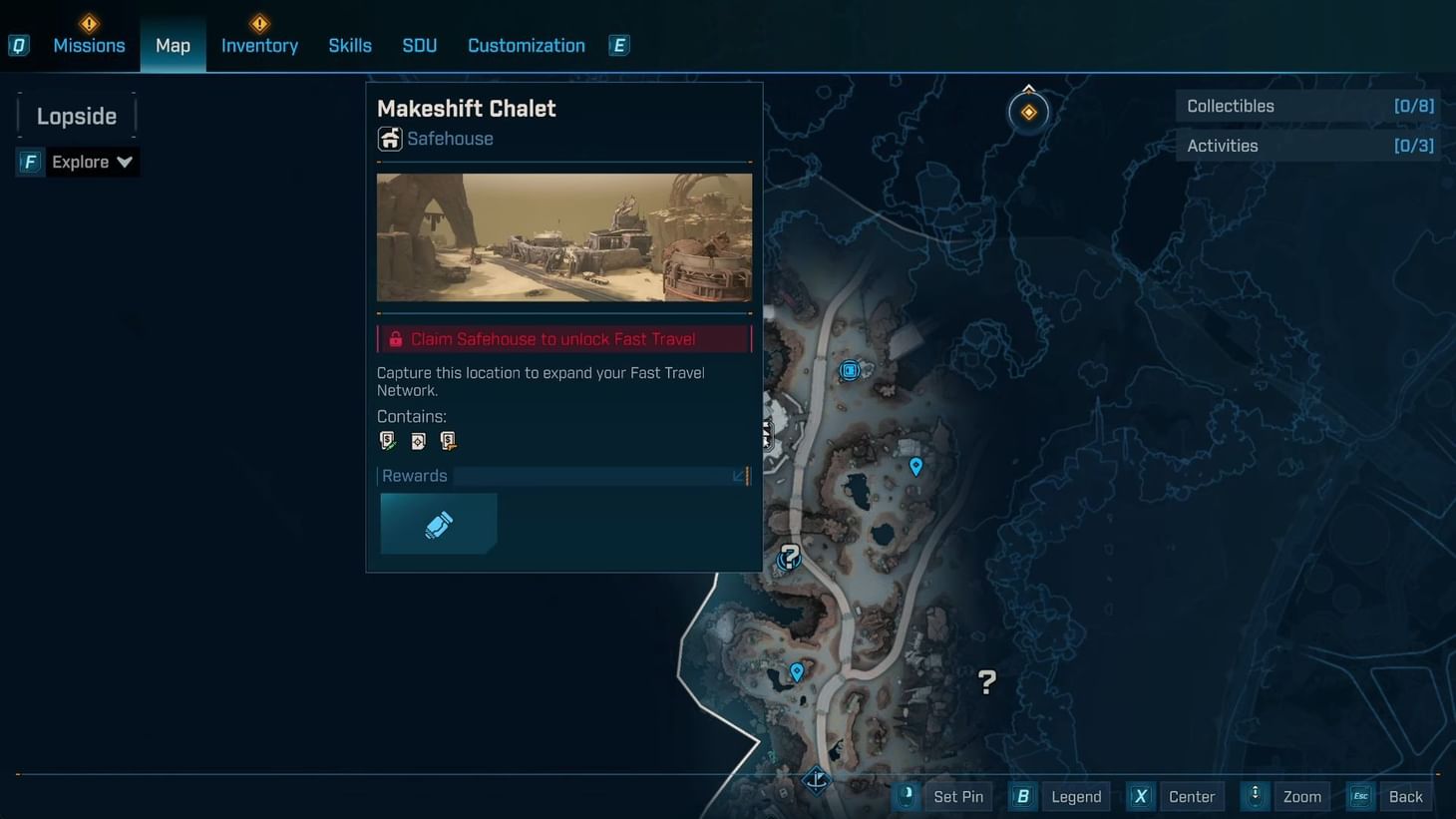Expand the Collectibles list showing 0/8
Image resolution: width=1456 pixels, height=819 pixels.
coord(1307,105)
